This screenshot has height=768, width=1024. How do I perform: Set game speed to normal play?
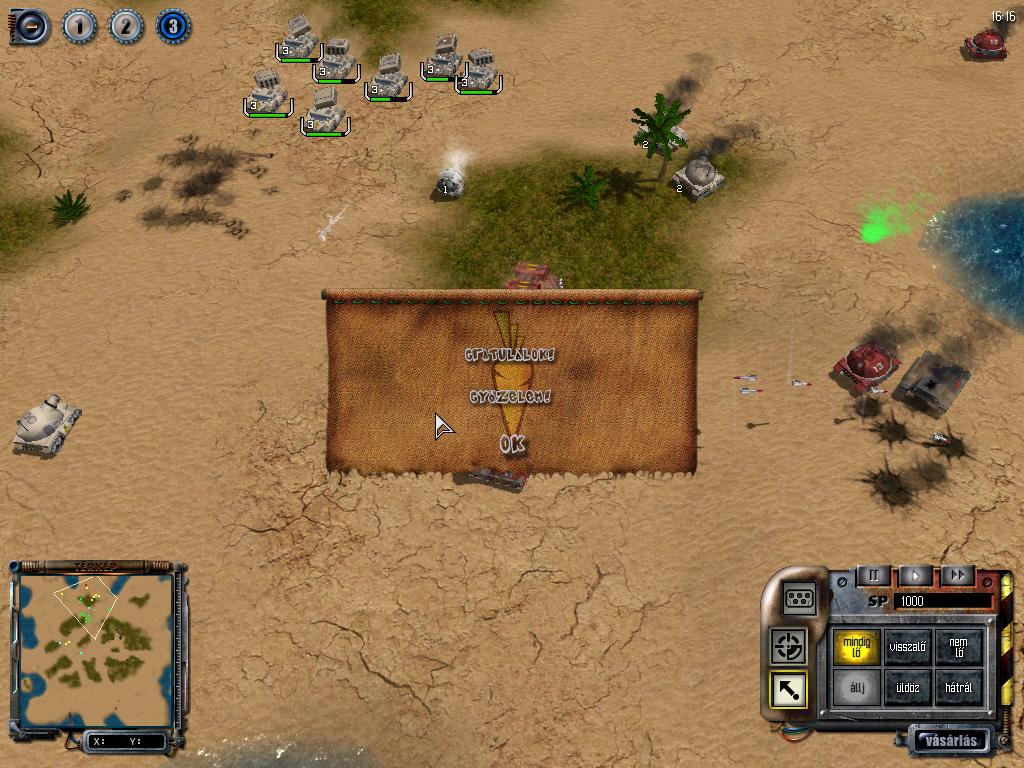(915, 575)
